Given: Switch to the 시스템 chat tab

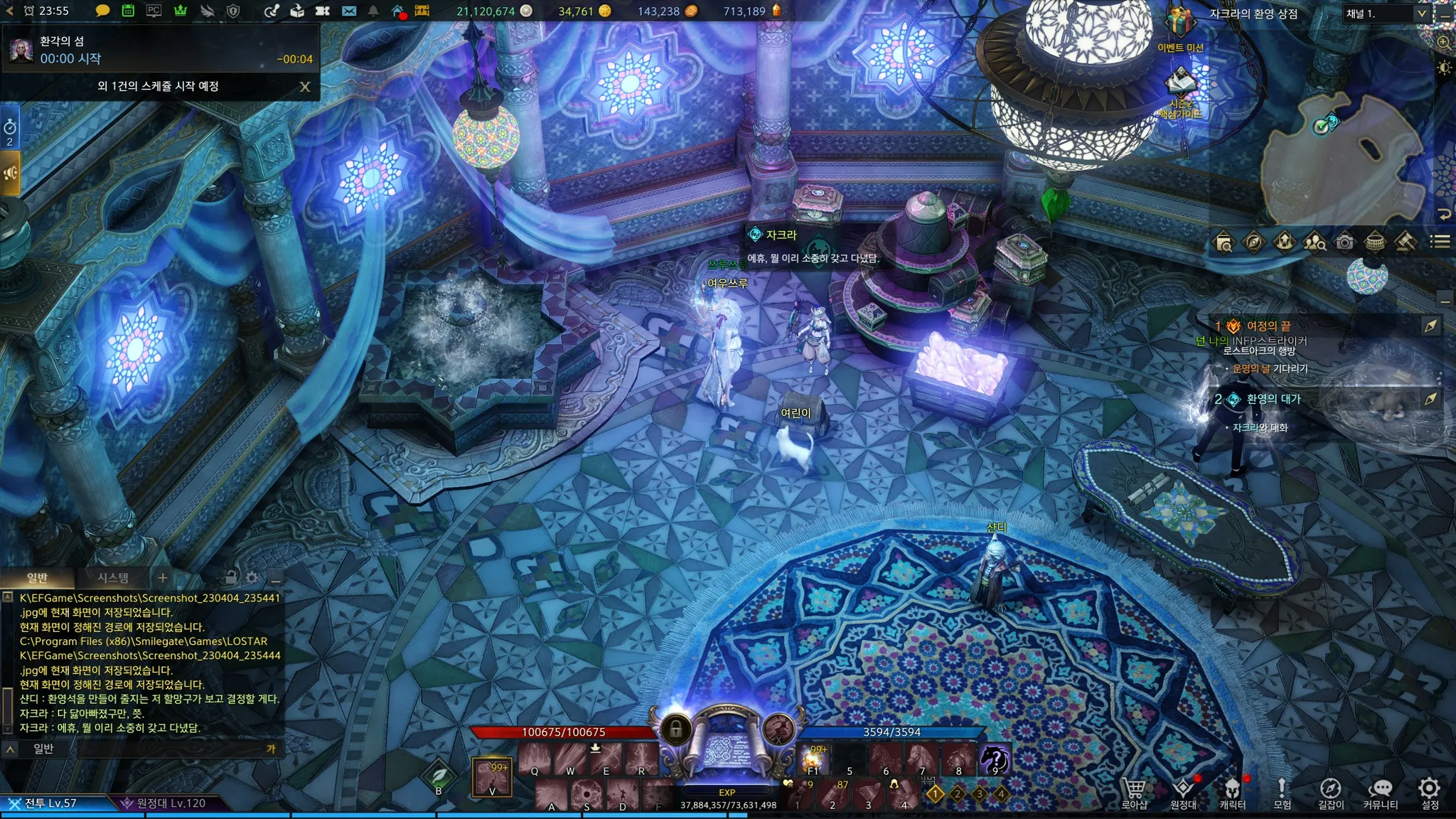Looking at the screenshot, I should click(x=113, y=578).
